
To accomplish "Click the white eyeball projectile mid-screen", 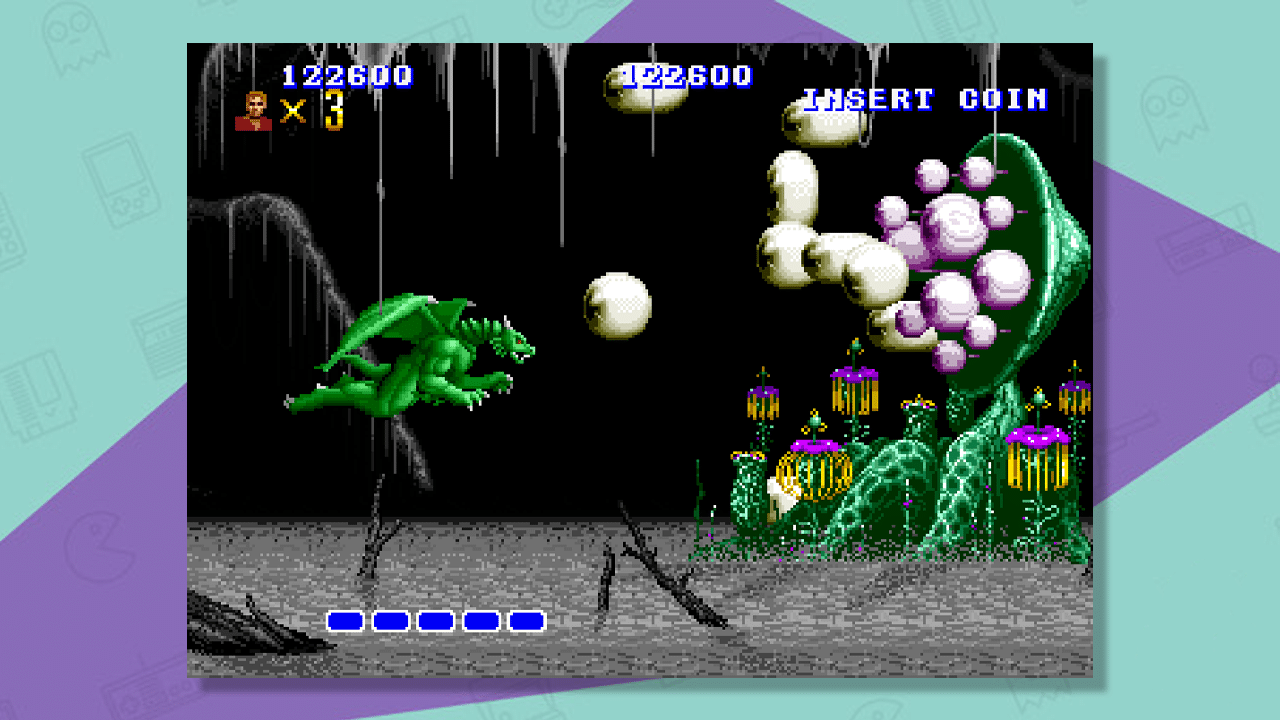I will coord(620,305).
